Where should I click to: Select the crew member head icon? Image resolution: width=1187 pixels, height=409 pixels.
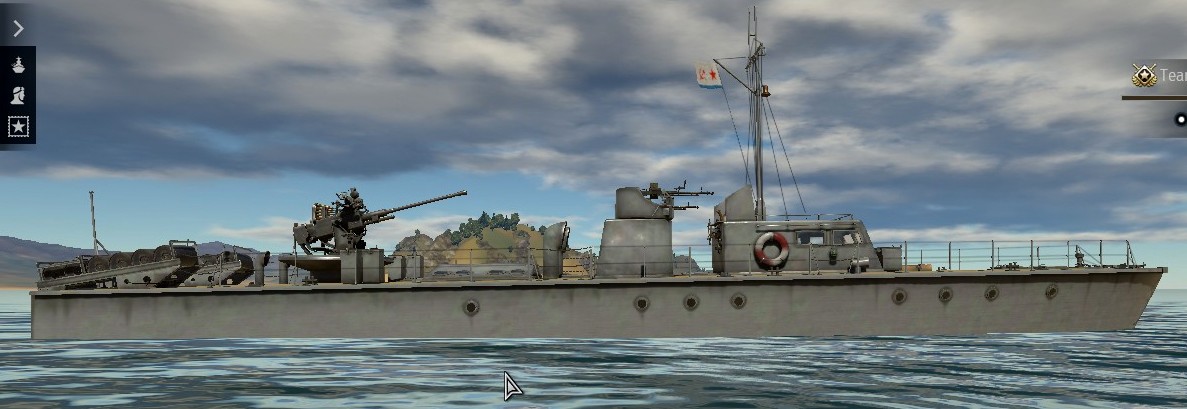[18, 96]
